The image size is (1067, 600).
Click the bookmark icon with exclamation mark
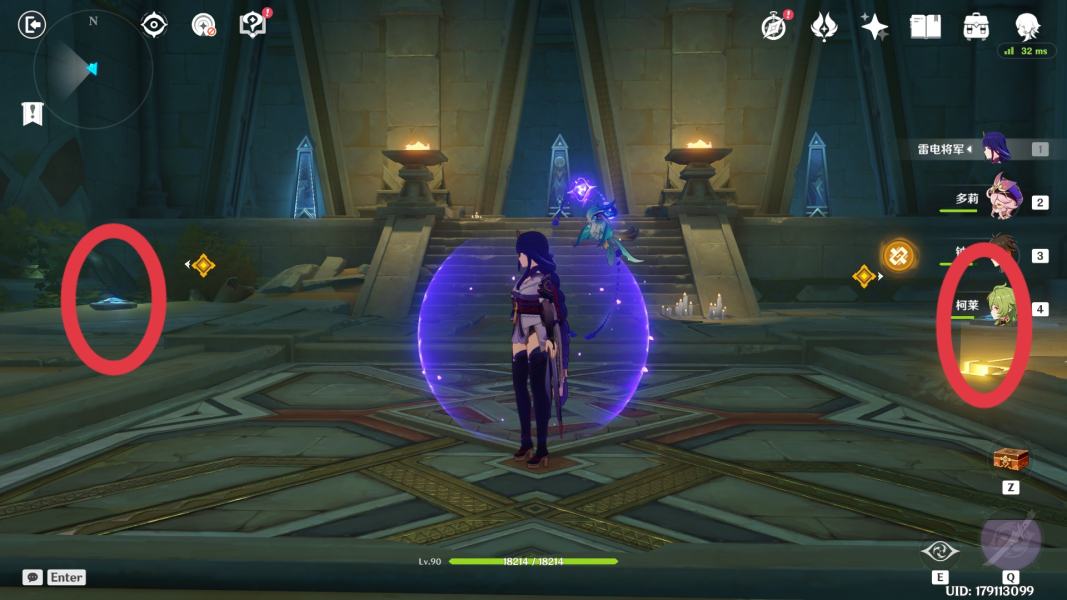click(32, 113)
